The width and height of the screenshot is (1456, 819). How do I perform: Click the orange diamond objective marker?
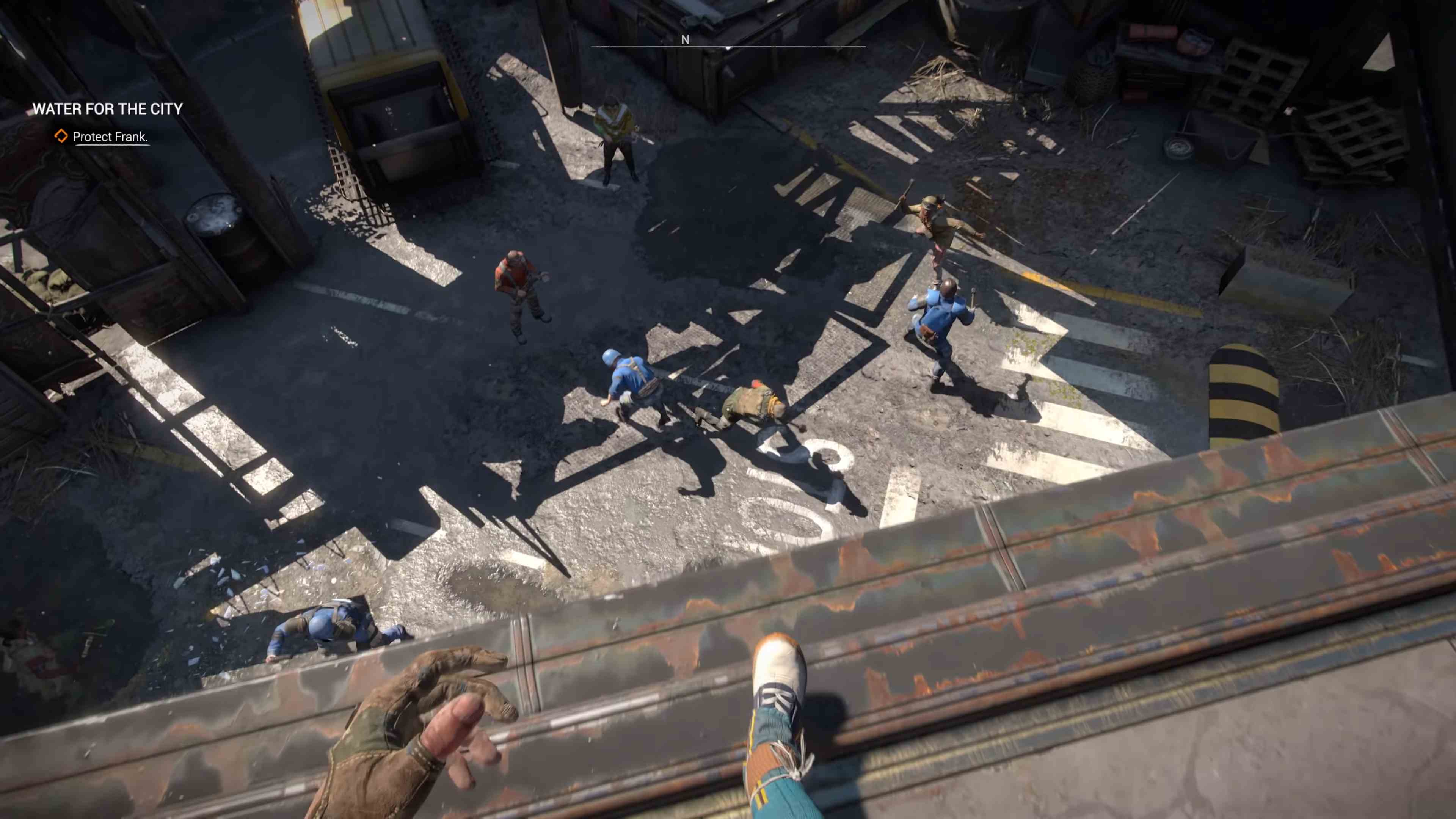[61, 136]
